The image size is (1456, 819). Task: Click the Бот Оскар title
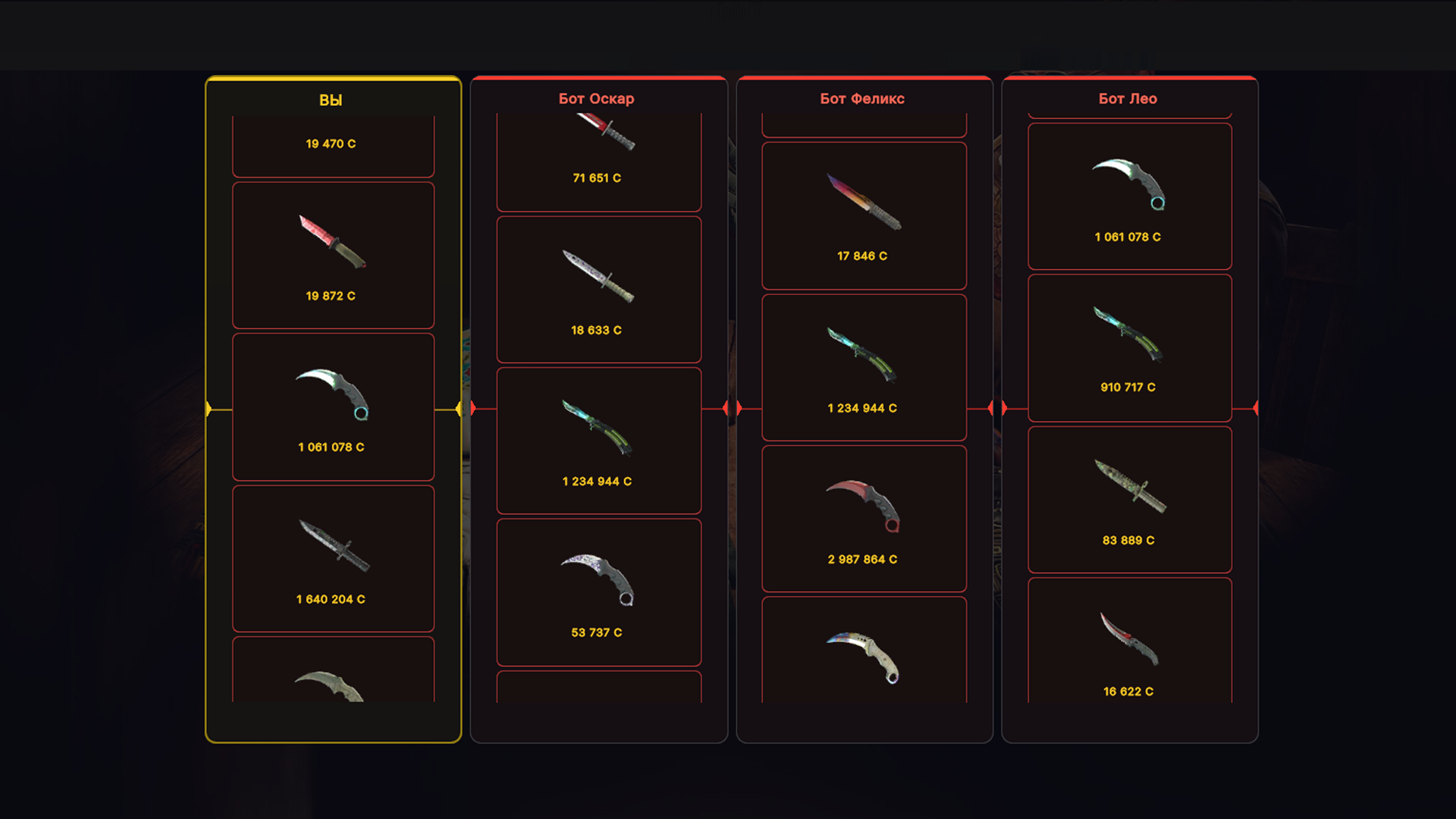598,99
